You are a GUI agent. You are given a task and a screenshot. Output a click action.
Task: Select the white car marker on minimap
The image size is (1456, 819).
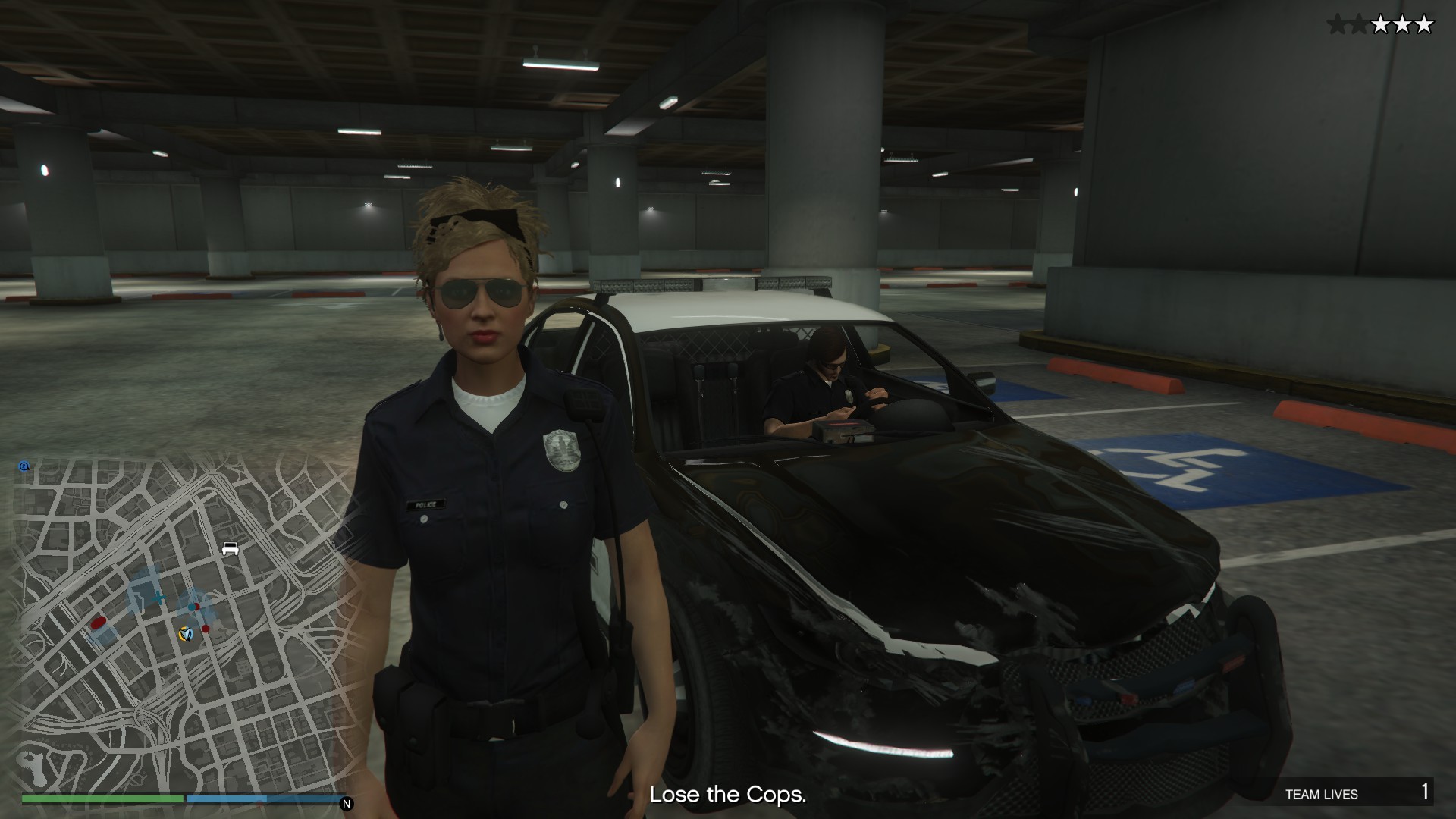(x=231, y=548)
